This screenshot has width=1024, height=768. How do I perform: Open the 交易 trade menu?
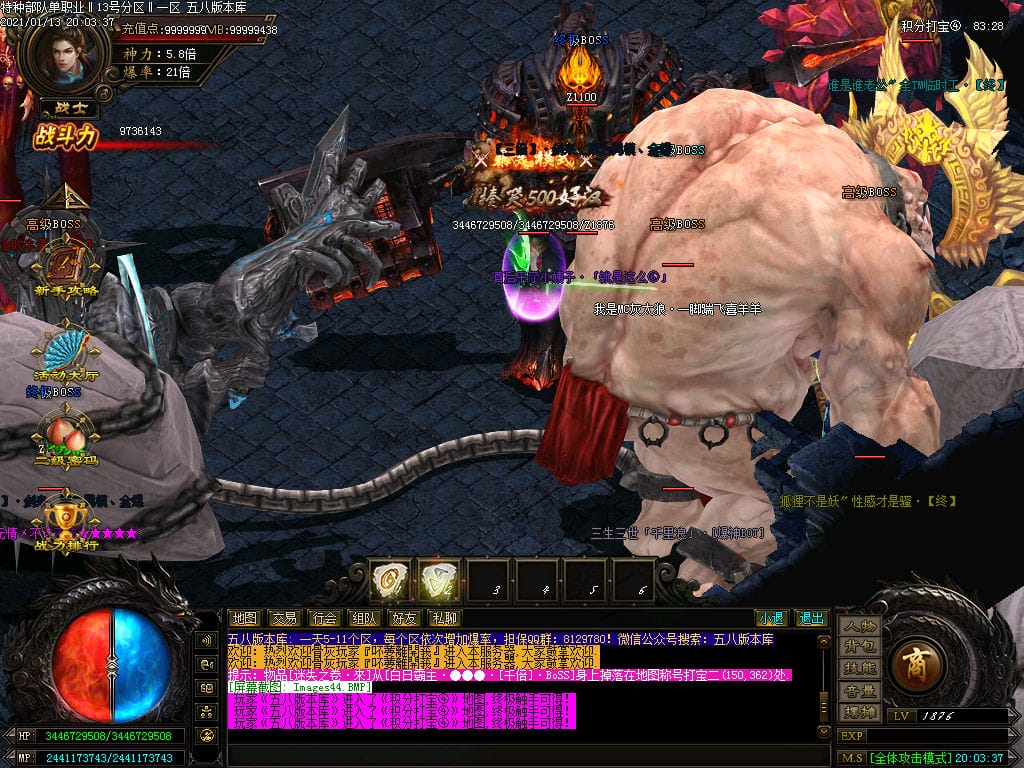click(284, 618)
